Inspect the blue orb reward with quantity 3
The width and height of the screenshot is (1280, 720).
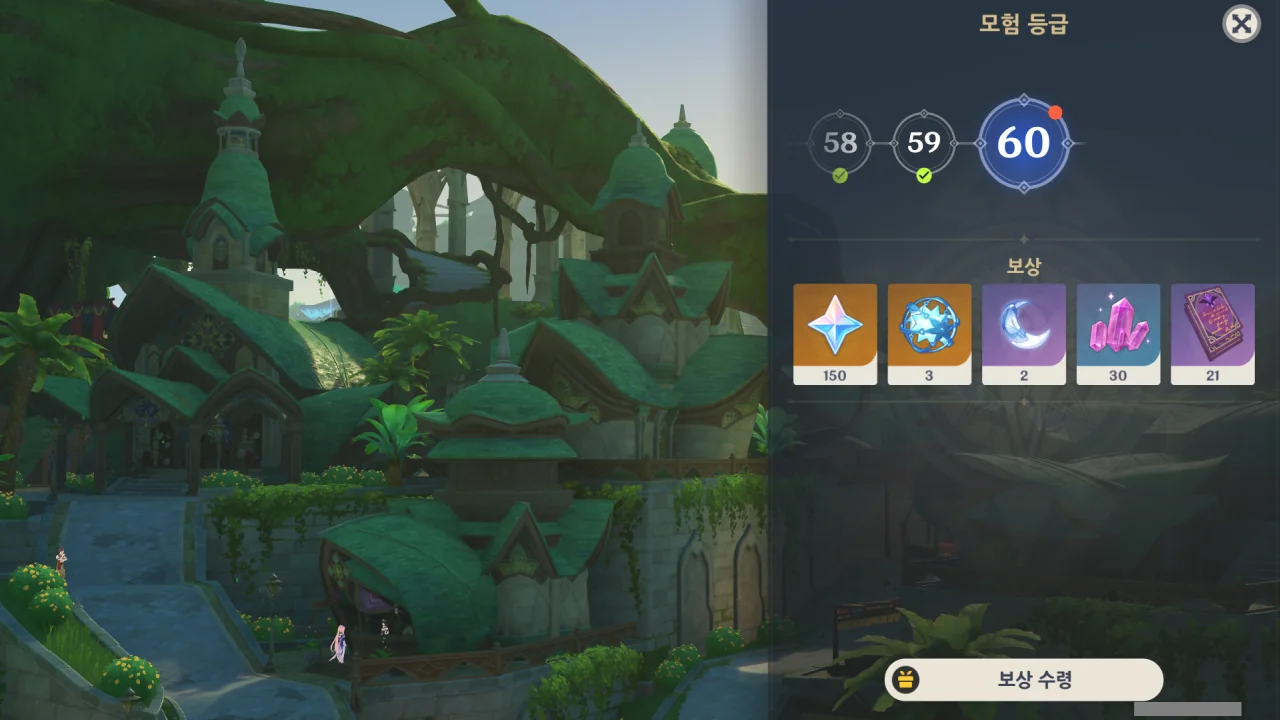click(x=929, y=333)
